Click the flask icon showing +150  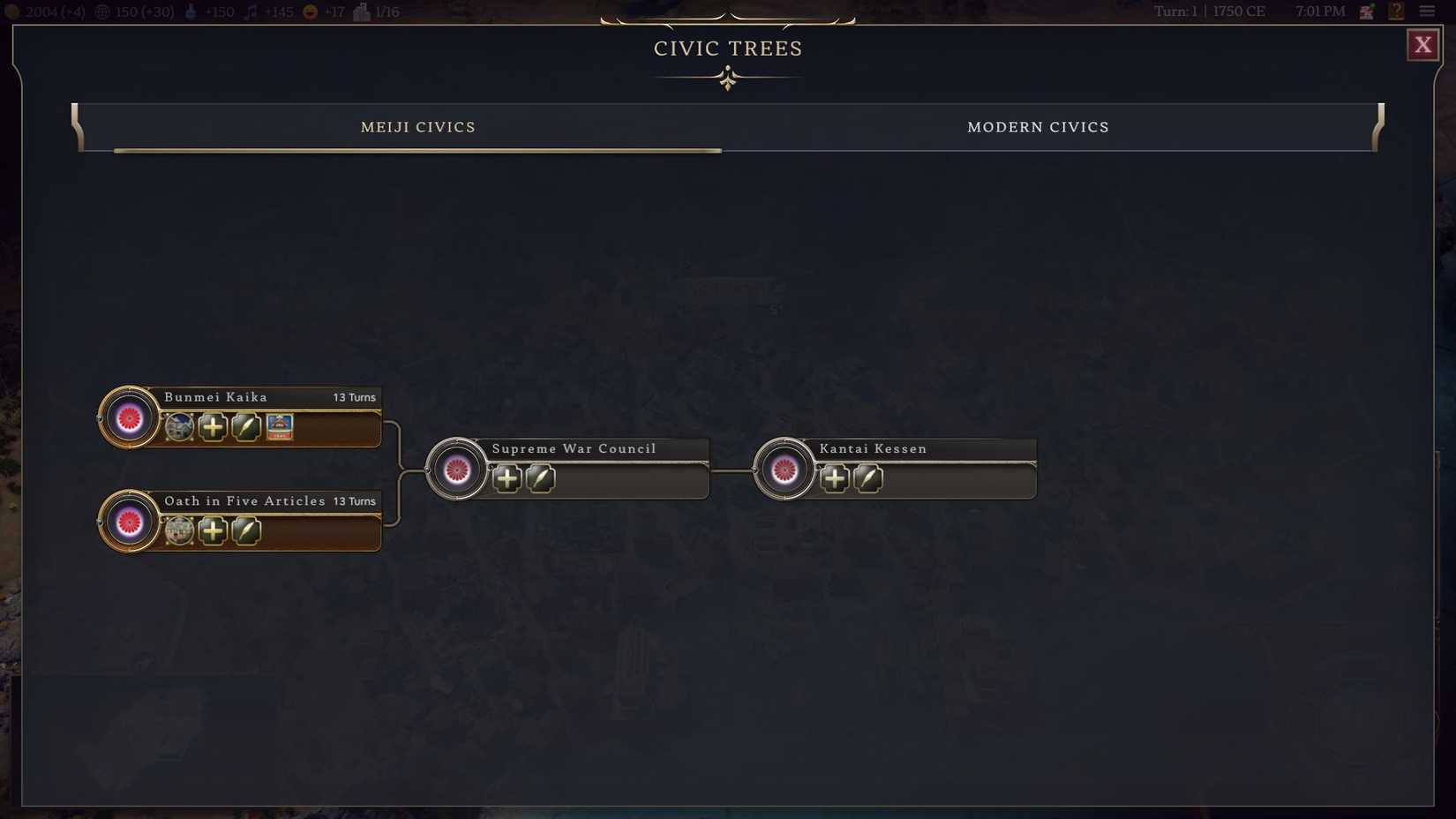pos(191,11)
